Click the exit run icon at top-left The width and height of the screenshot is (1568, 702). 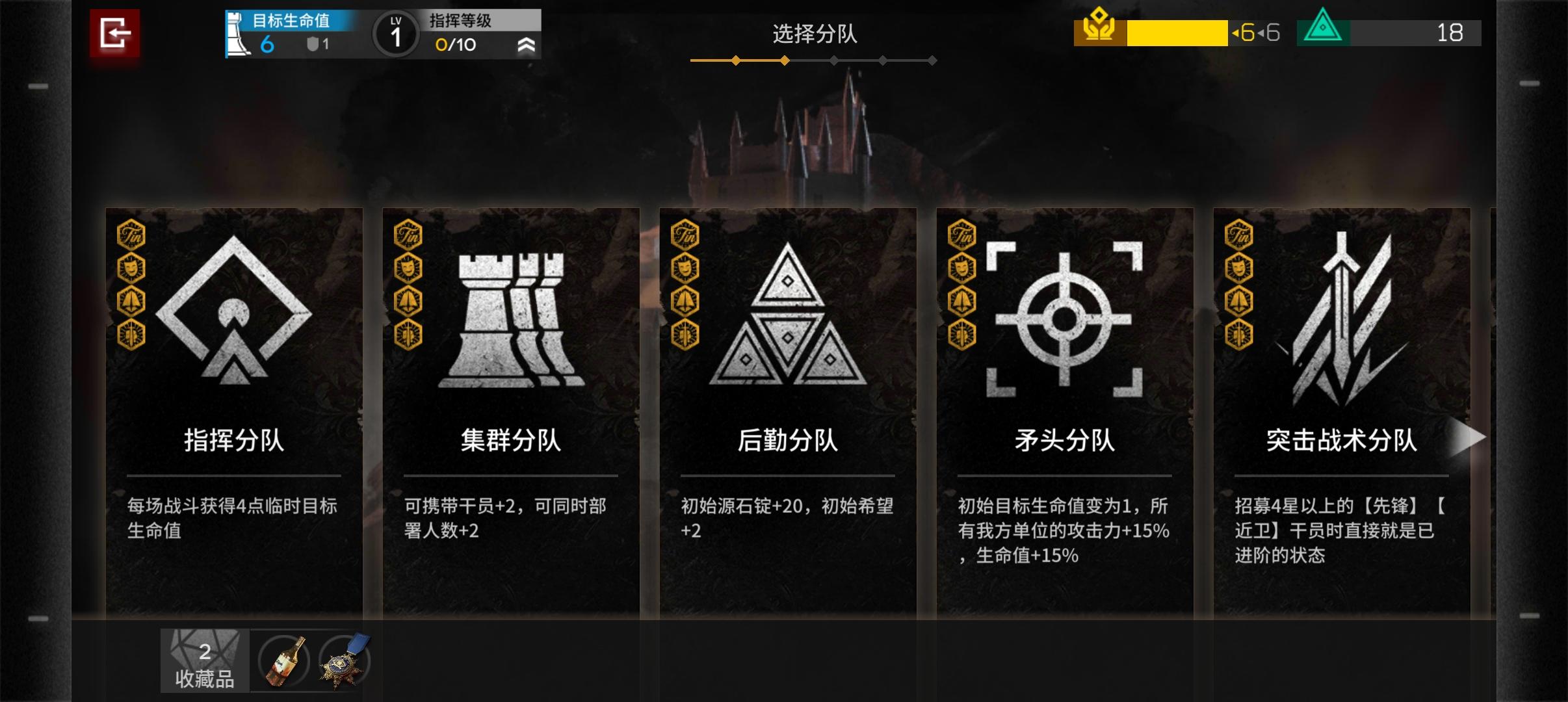pos(117,33)
